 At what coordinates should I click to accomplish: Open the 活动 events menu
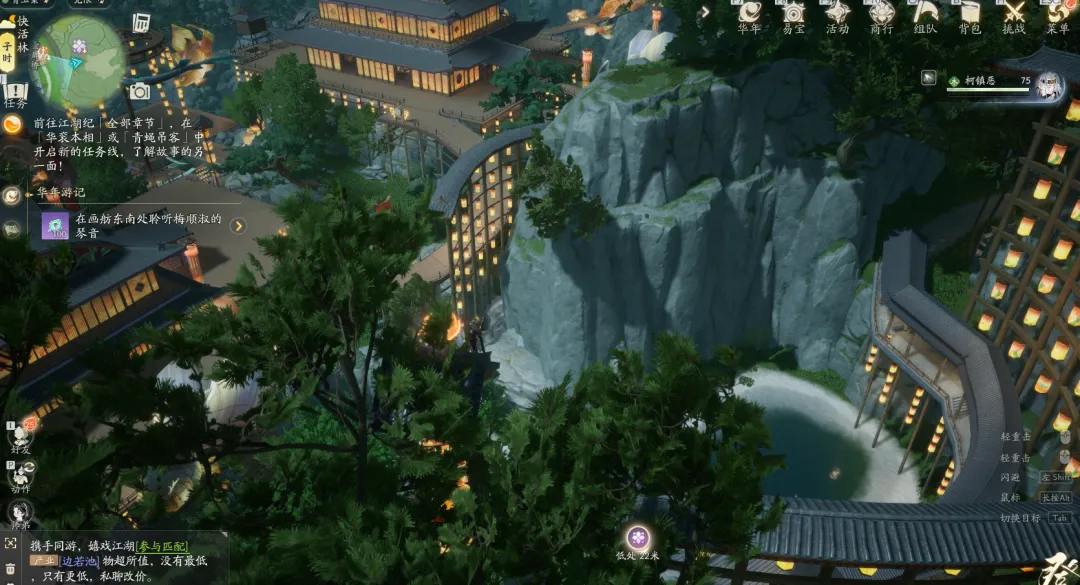pyautogui.click(x=837, y=15)
